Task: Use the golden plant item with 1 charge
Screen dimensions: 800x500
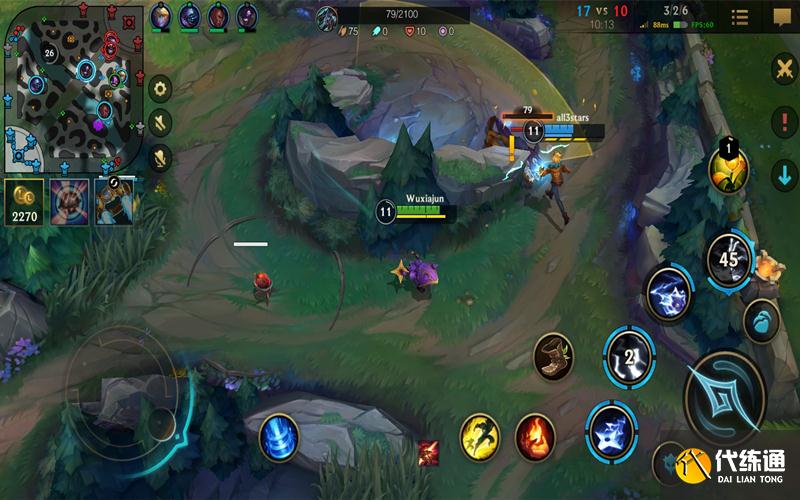Action: click(729, 168)
